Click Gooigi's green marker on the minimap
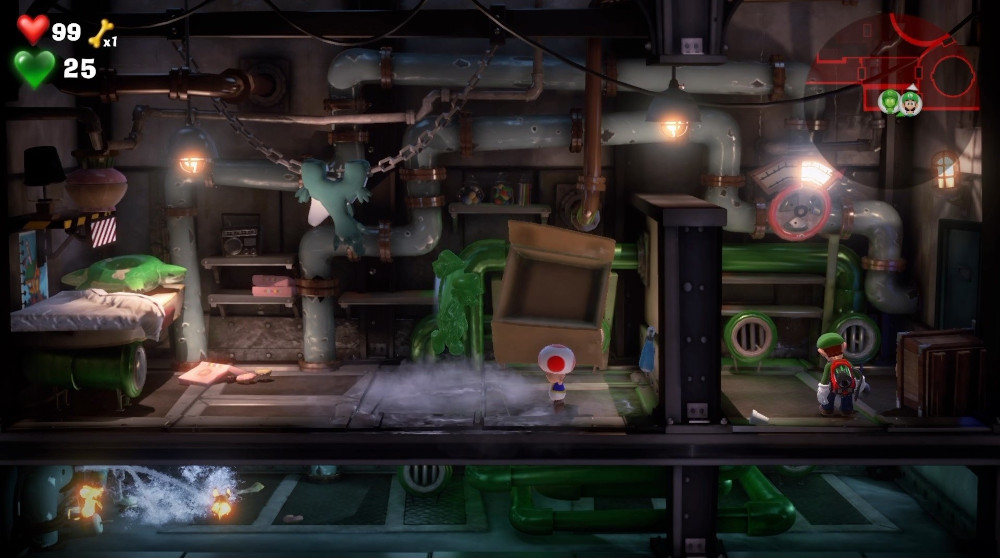This screenshot has width=1000, height=558. [889, 101]
